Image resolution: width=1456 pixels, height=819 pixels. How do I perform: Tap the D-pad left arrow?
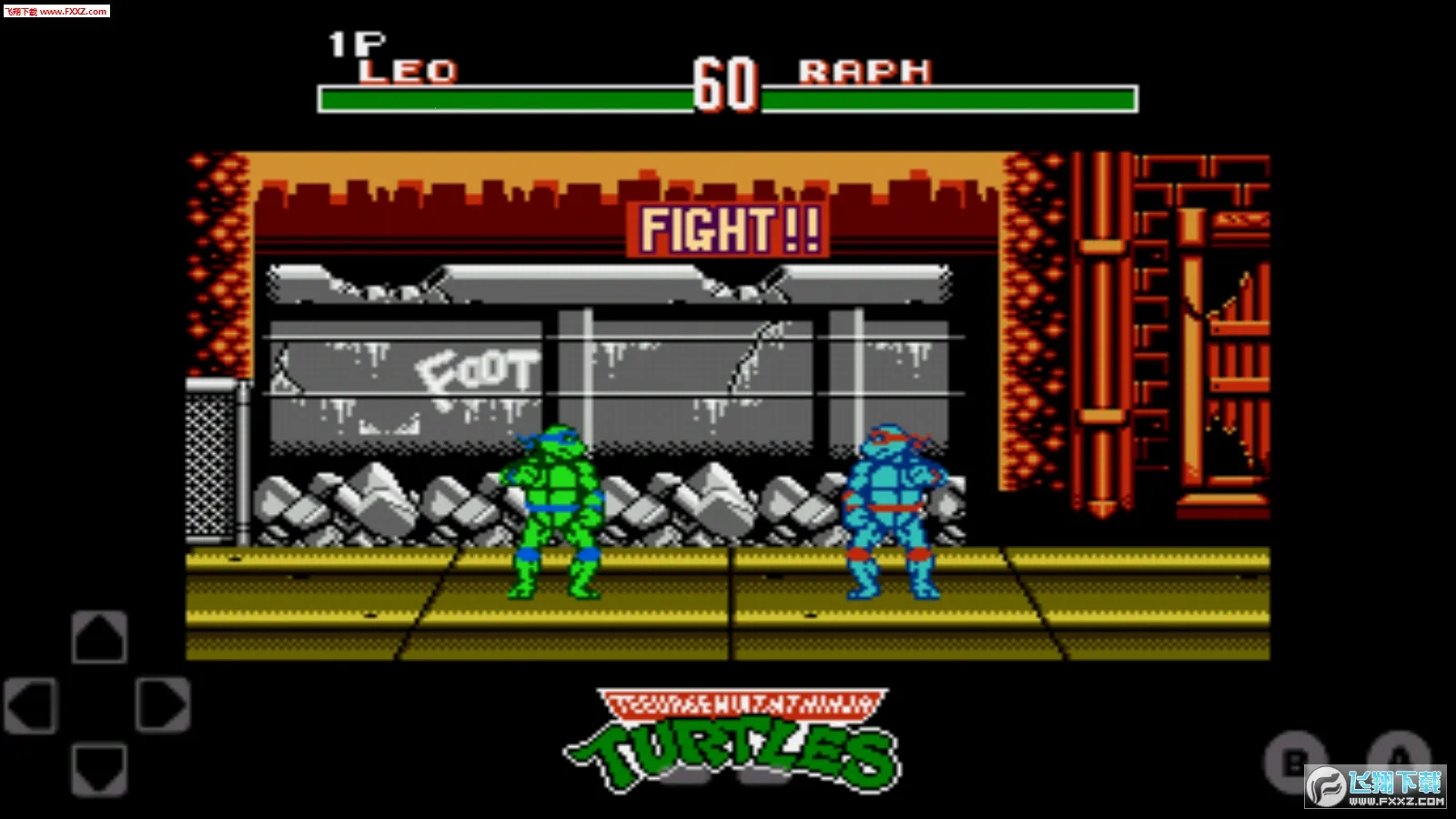[x=32, y=704]
